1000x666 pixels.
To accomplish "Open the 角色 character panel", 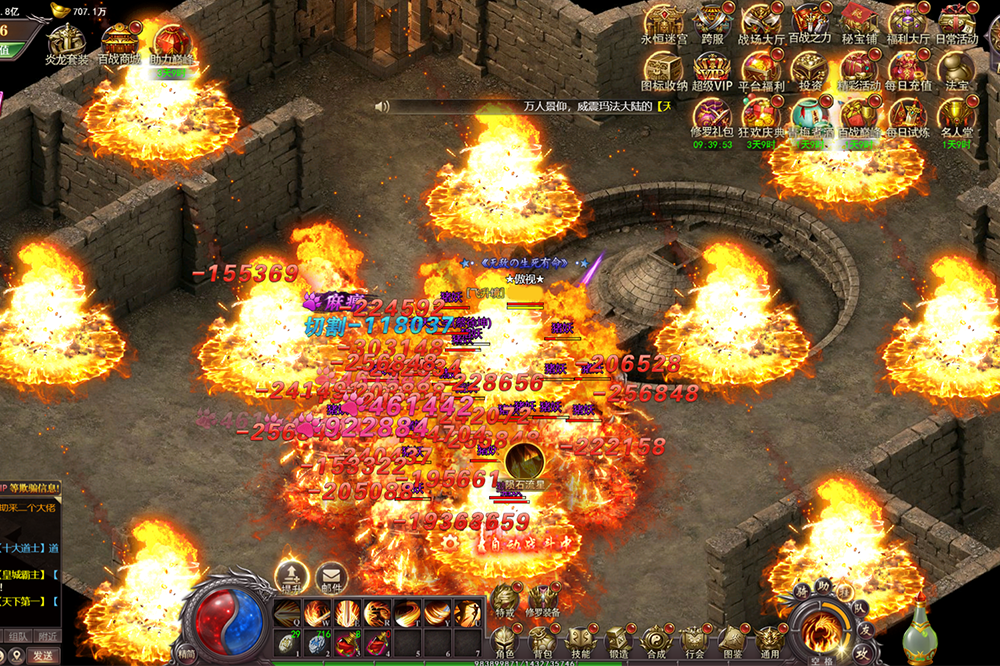I will 504,640.
